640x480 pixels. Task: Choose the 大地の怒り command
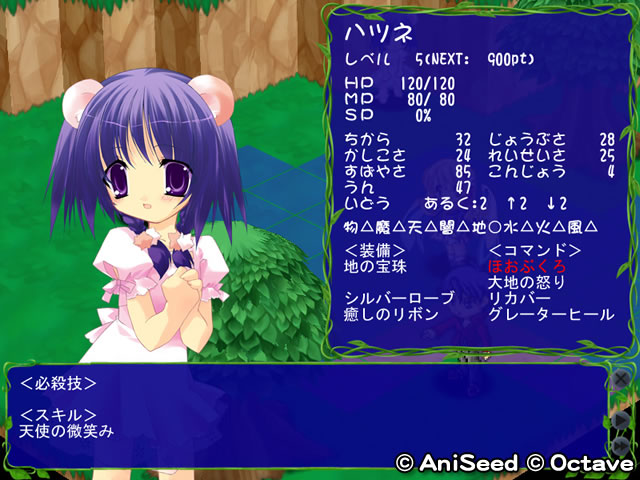point(527,282)
